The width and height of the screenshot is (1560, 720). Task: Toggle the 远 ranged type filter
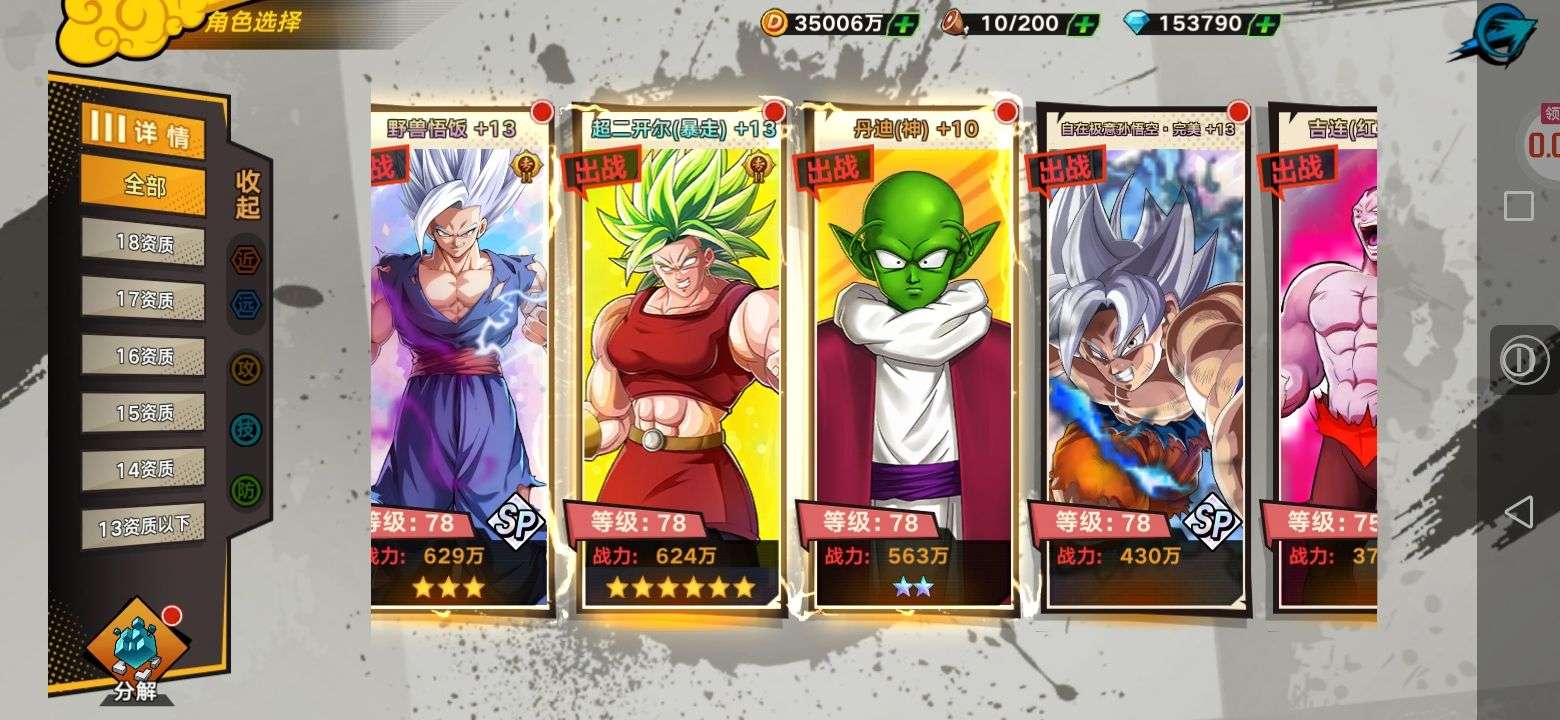click(x=245, y=304)
